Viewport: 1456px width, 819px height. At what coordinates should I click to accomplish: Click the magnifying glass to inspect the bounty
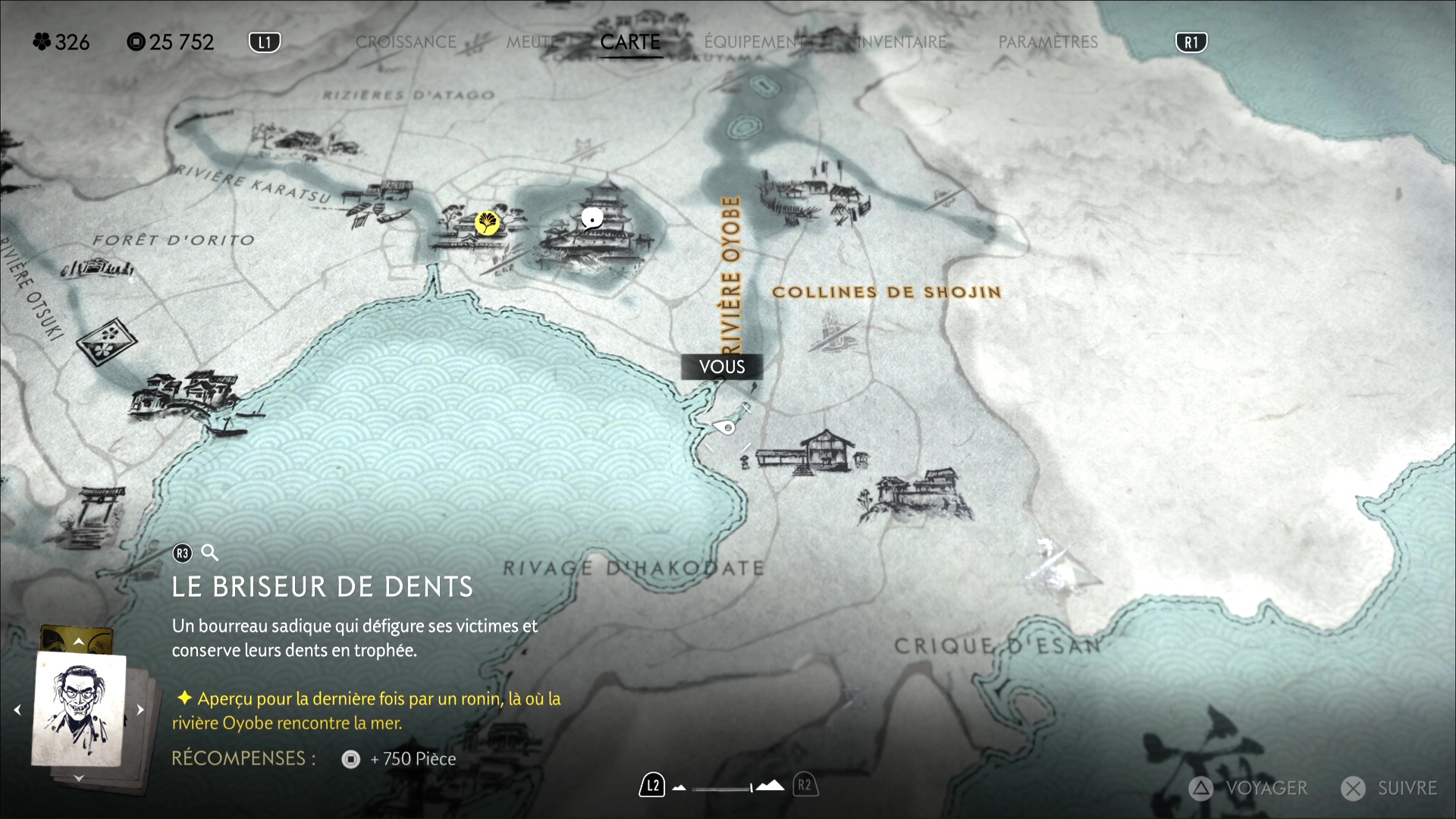tap(210, 553)
